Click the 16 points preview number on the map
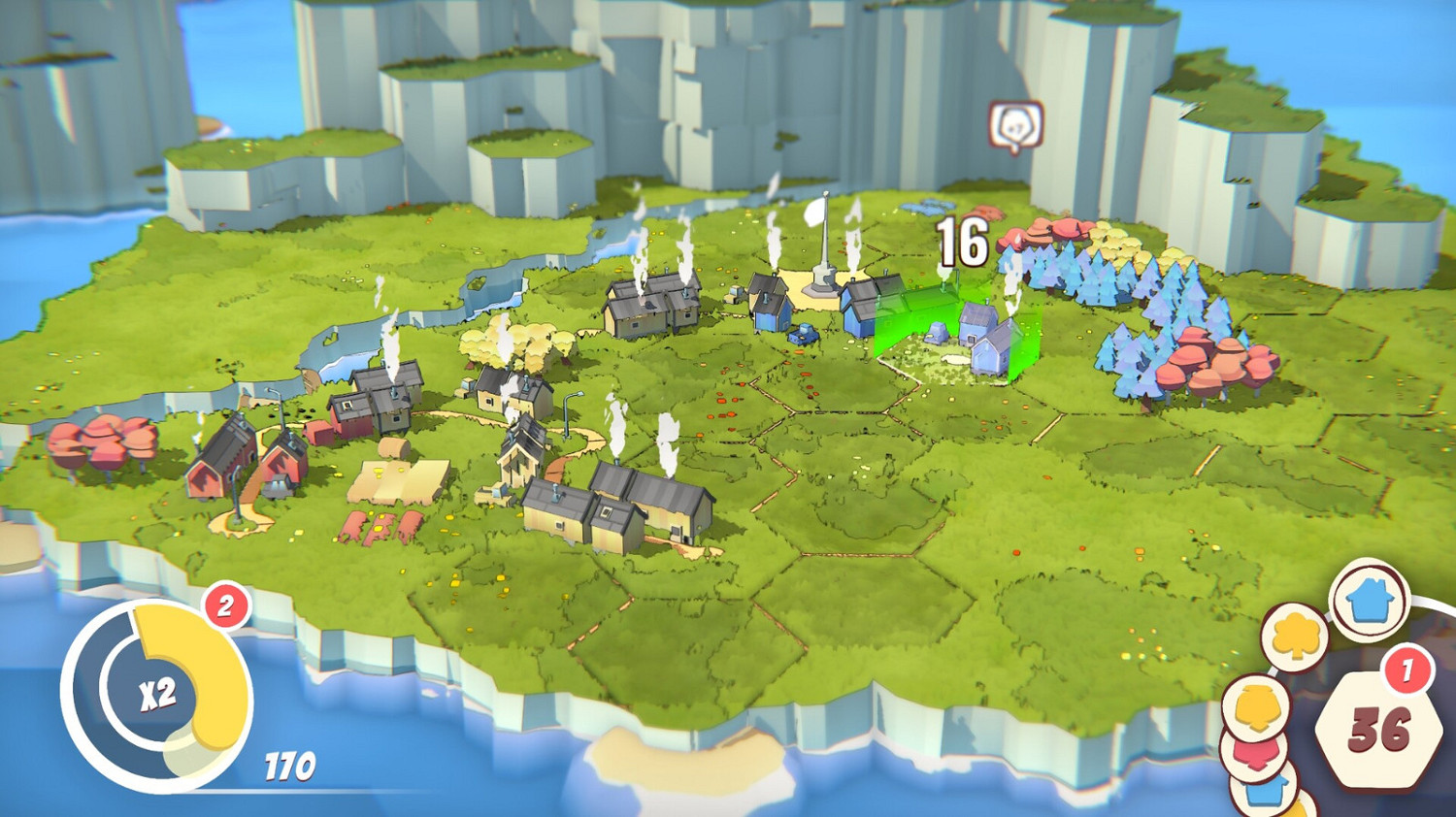The width and height of the screenshot is (1456, 817). [959, 243]
